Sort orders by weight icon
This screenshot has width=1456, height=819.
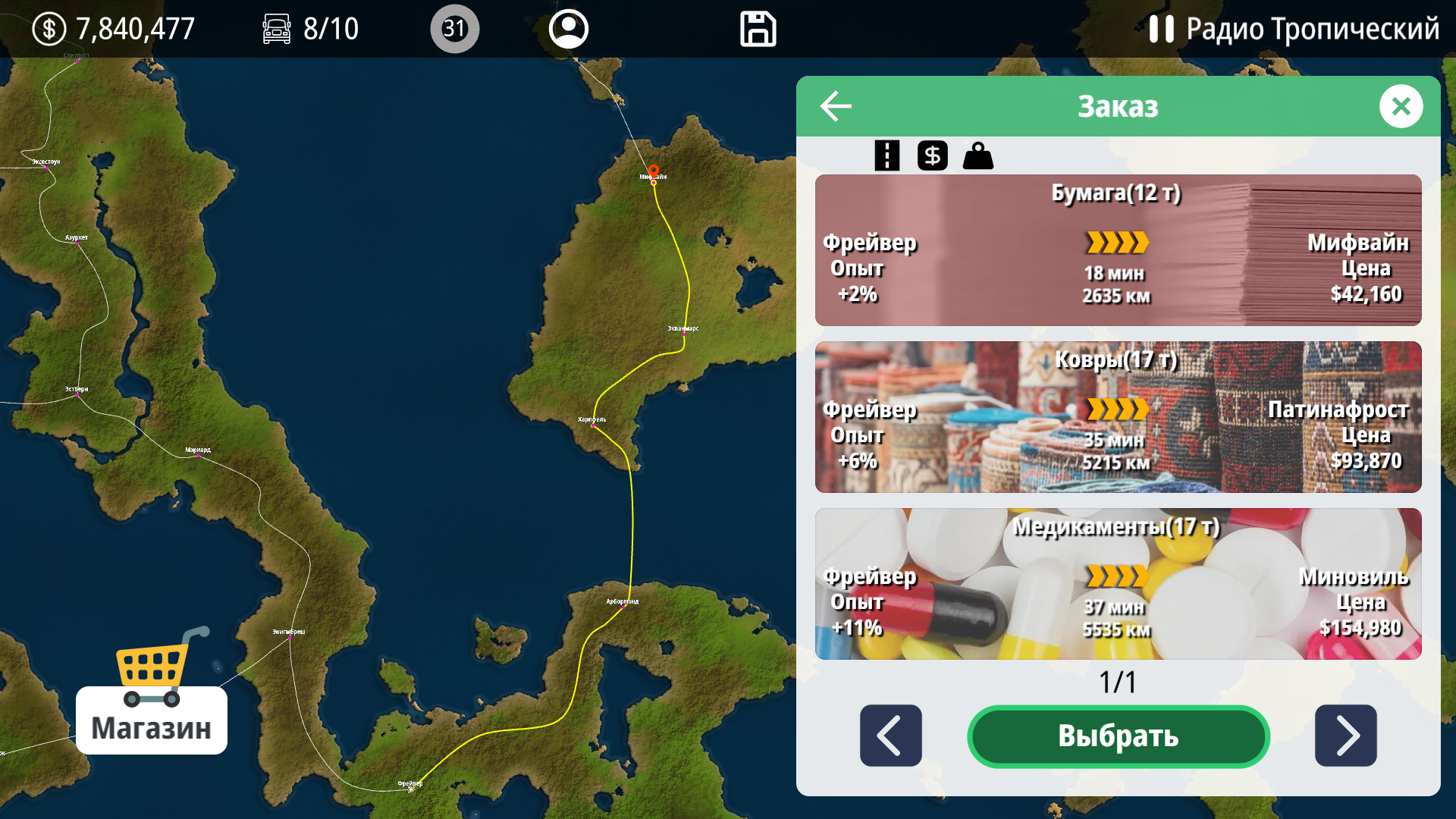(x=977, y=155)
